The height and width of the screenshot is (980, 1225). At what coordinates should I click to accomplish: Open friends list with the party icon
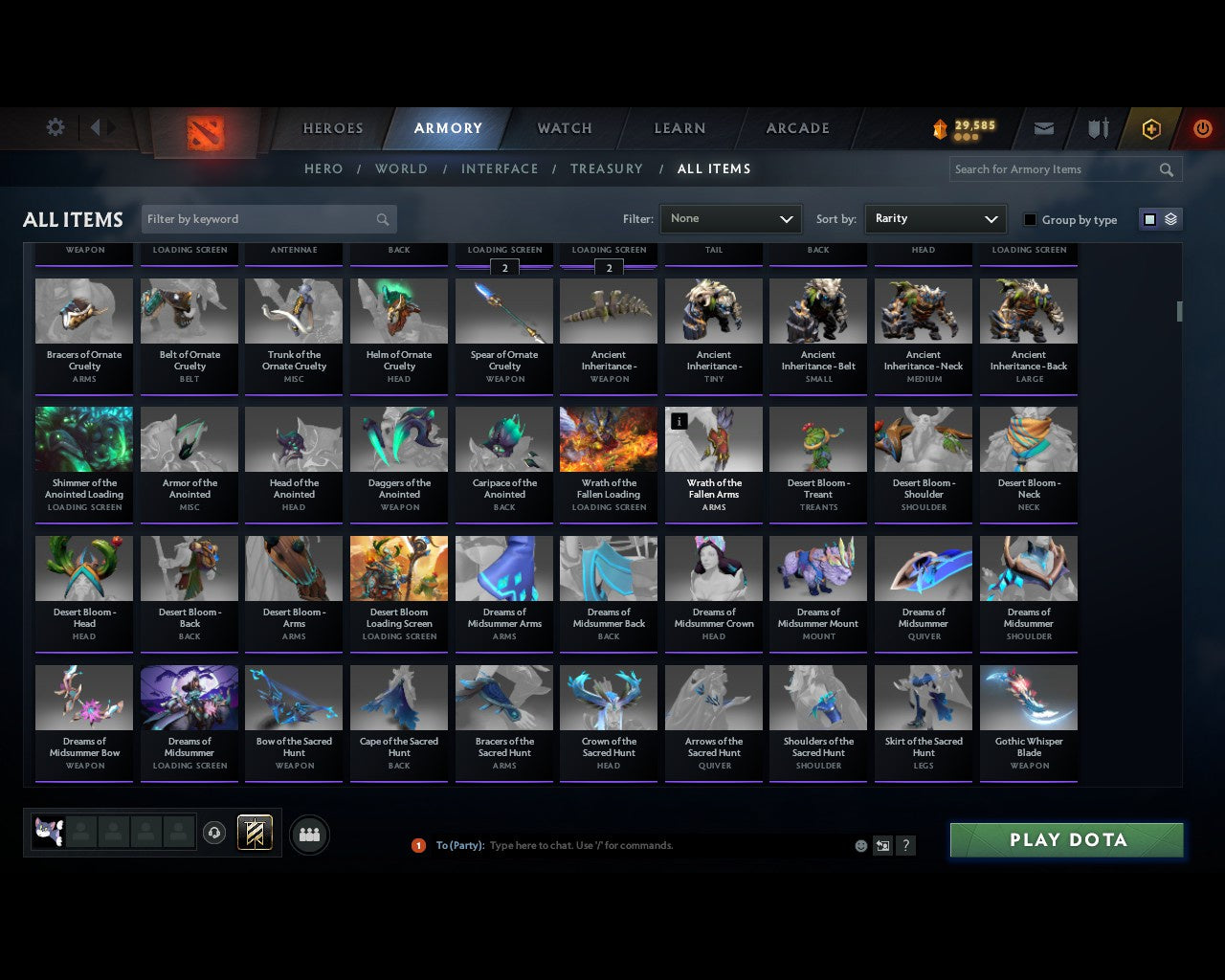point(308,834)
